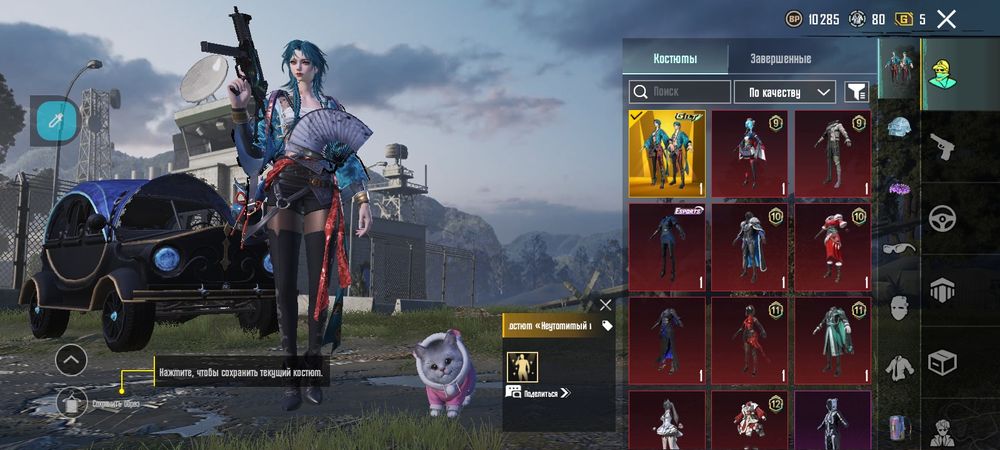Select the Костюмы tab
Image resolution: width=1000 pixels, height=450 pixels.
[x=675, y=59]
